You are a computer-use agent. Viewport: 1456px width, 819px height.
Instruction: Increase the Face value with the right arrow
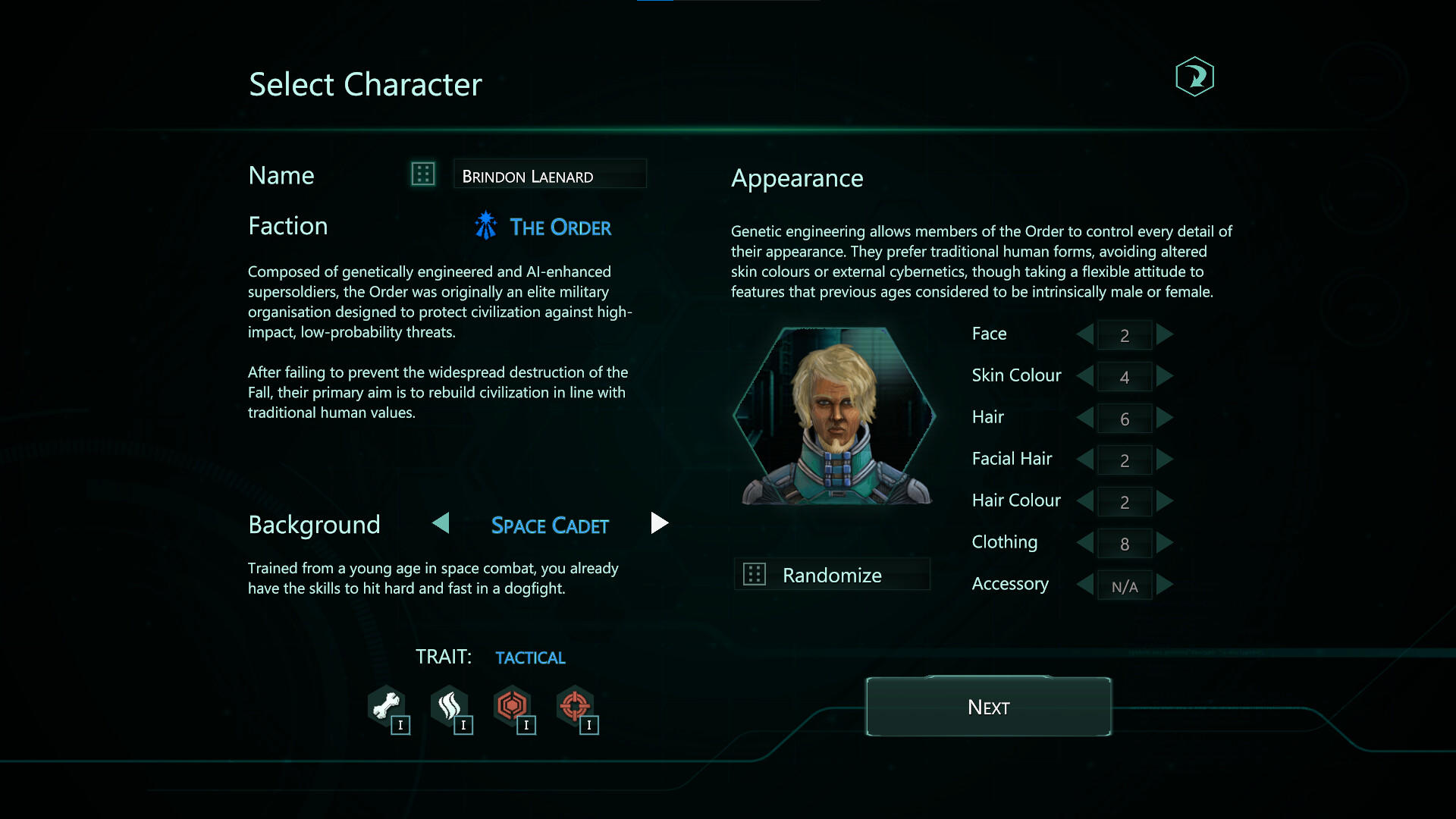pos(1166,334)
